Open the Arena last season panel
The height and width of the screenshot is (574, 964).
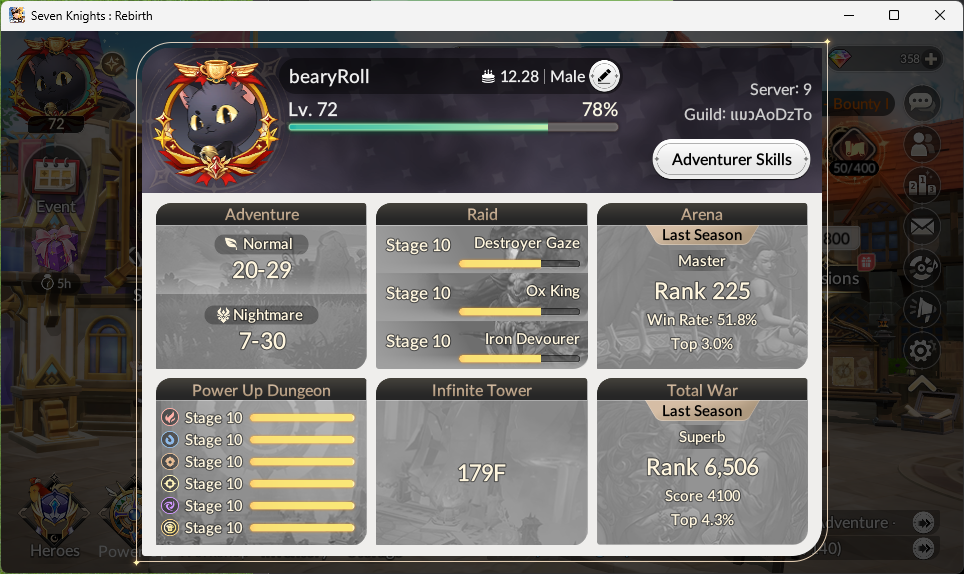[702, 287]
